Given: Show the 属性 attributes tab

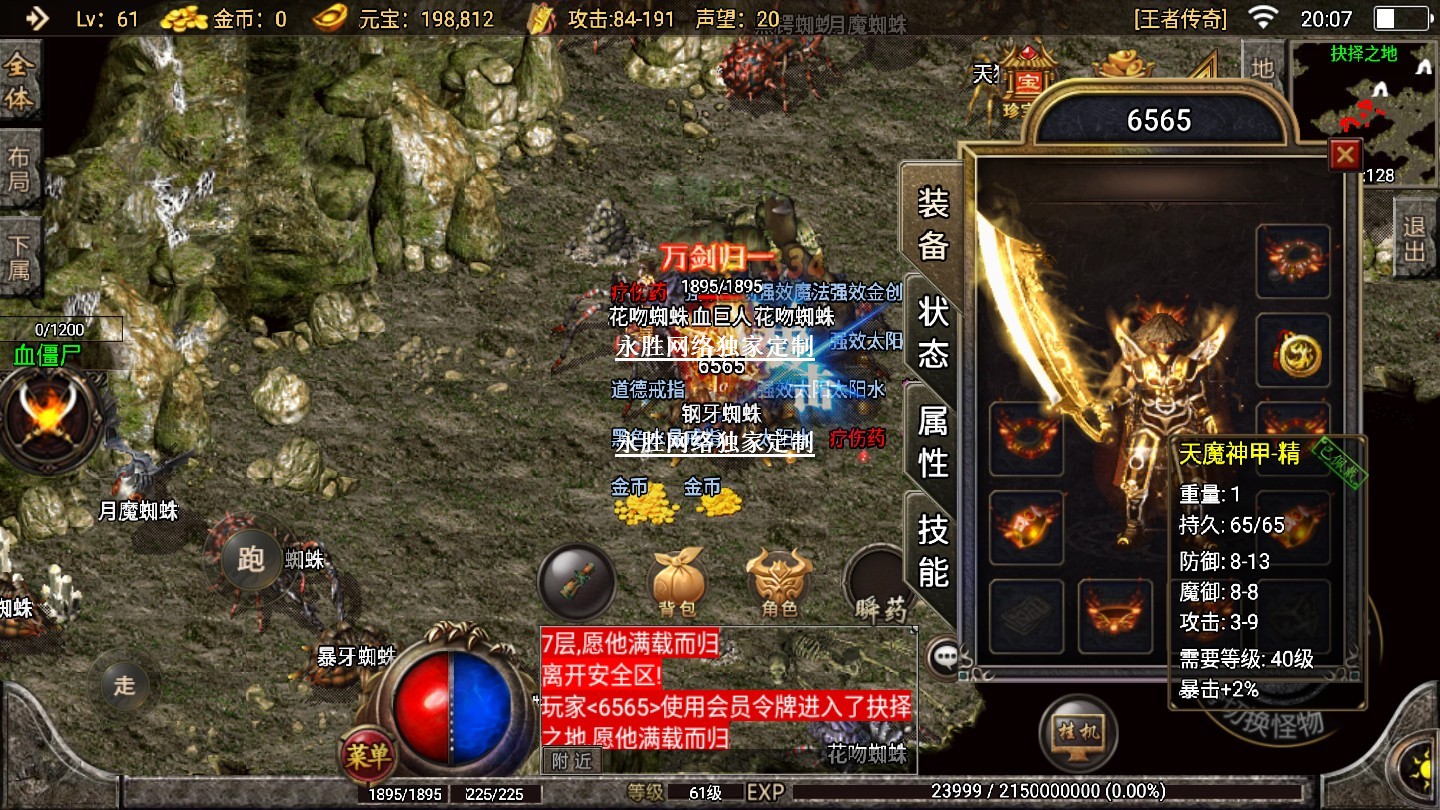Looking at the screenshot, I should 933,442.
